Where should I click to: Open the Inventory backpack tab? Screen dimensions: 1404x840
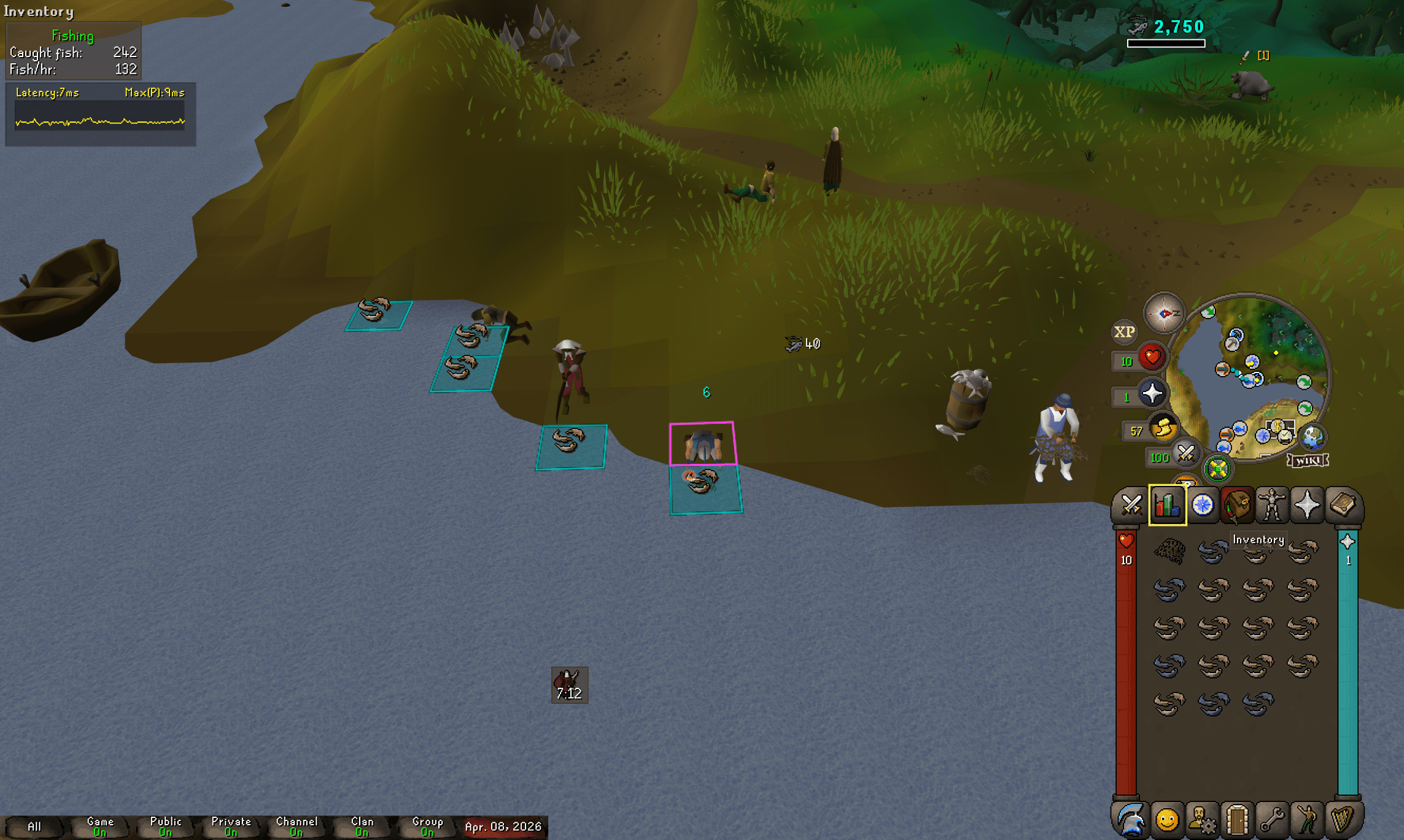click(x=1236, y=505)
